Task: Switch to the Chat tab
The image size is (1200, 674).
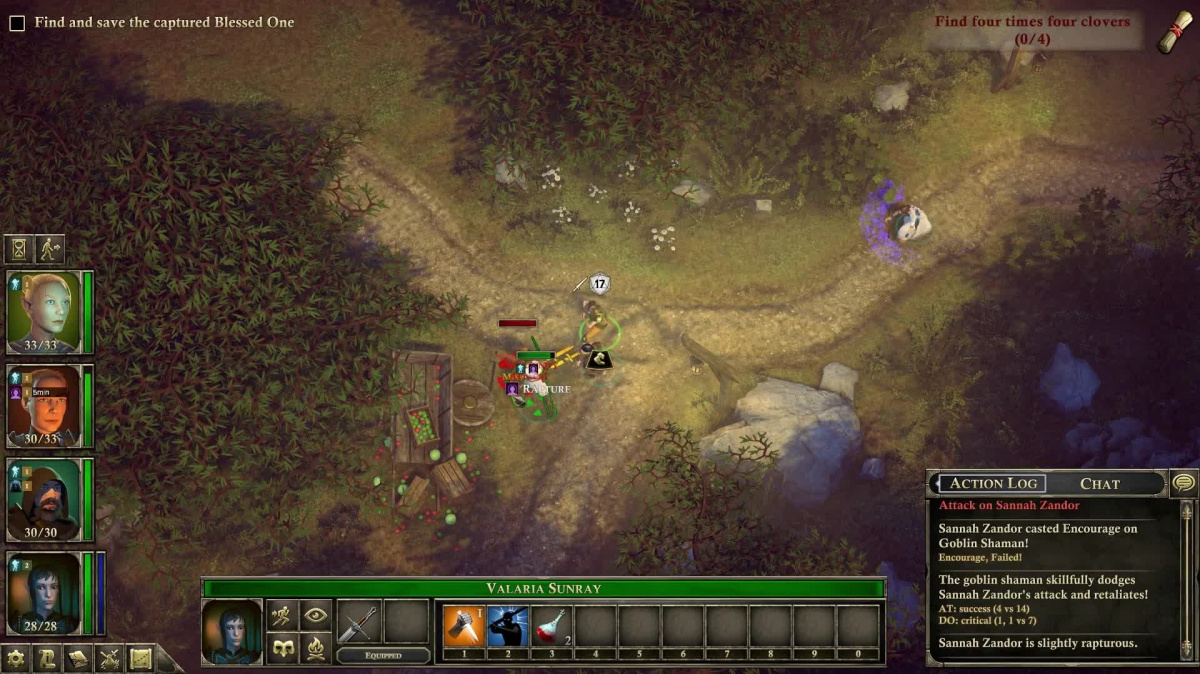Action: [x=1099, y=484]
